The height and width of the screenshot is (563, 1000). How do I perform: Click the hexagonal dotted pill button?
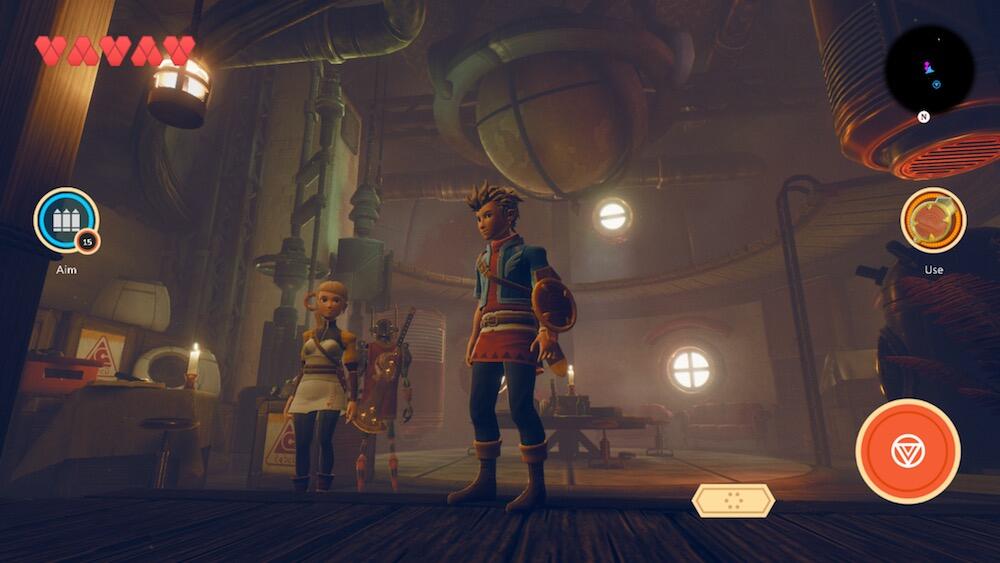[733, 500]
